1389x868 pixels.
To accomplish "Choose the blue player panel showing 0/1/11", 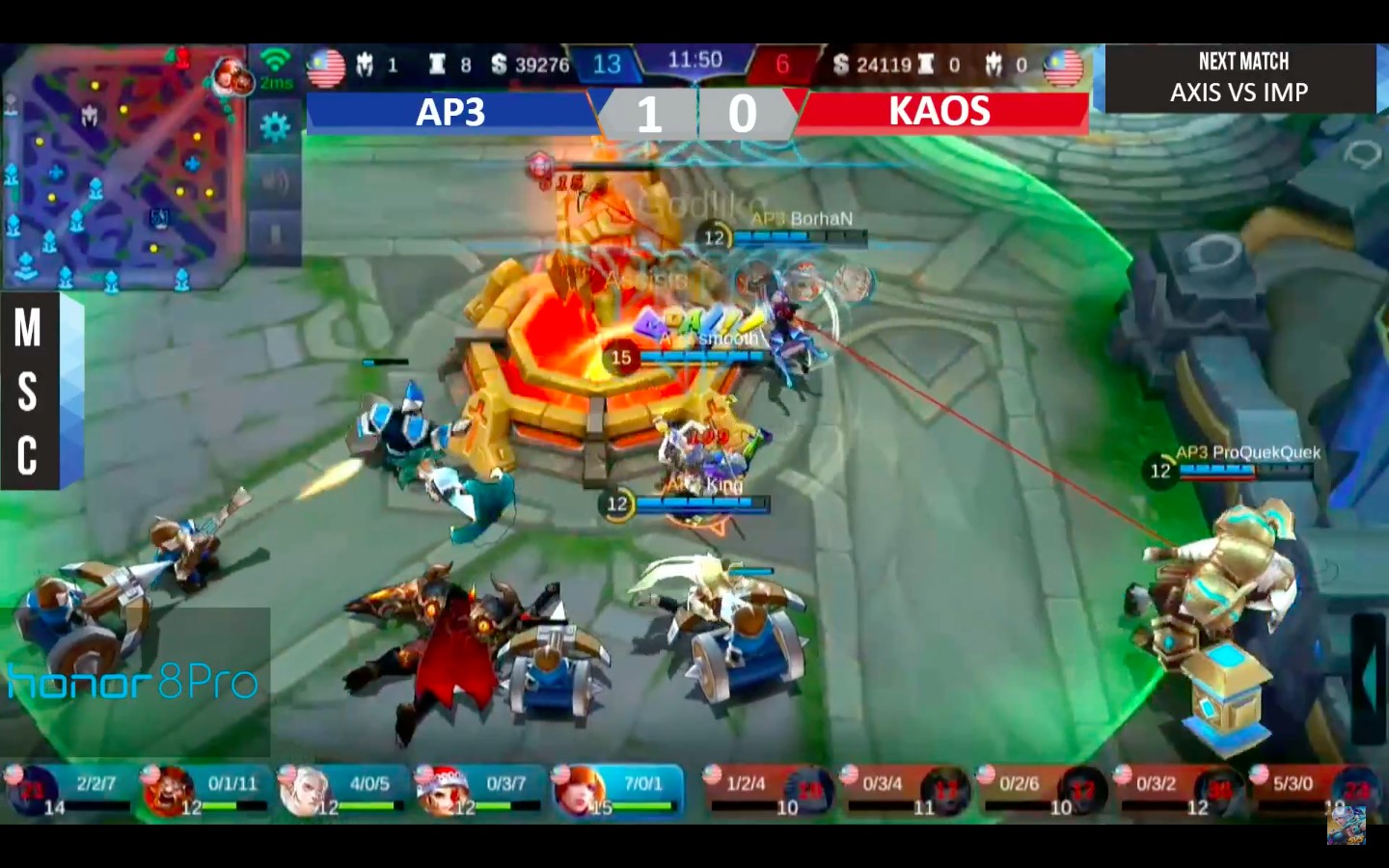I will [x=206, y=791].
